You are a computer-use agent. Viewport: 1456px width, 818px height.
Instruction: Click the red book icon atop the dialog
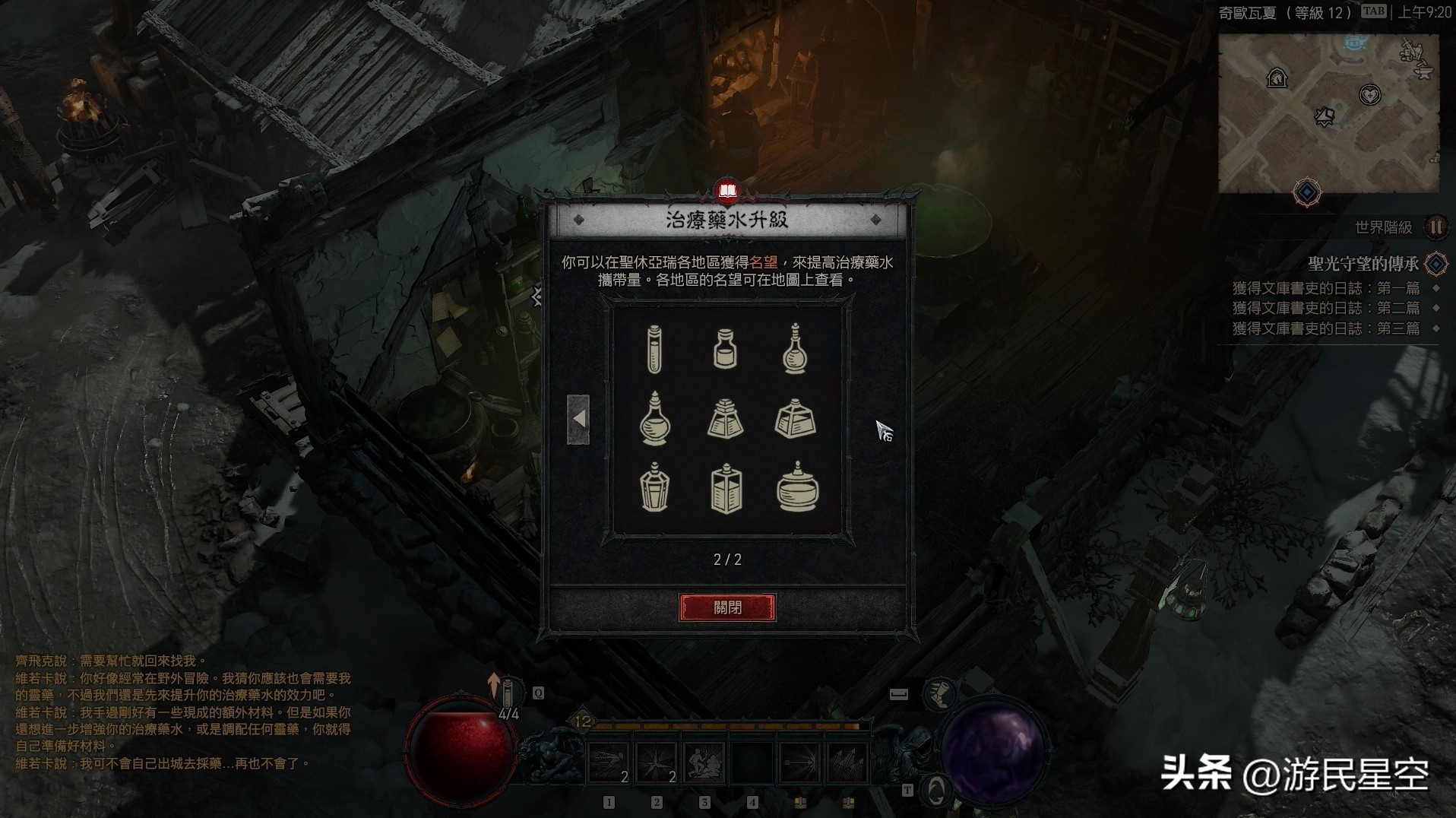tap(727, 191)
